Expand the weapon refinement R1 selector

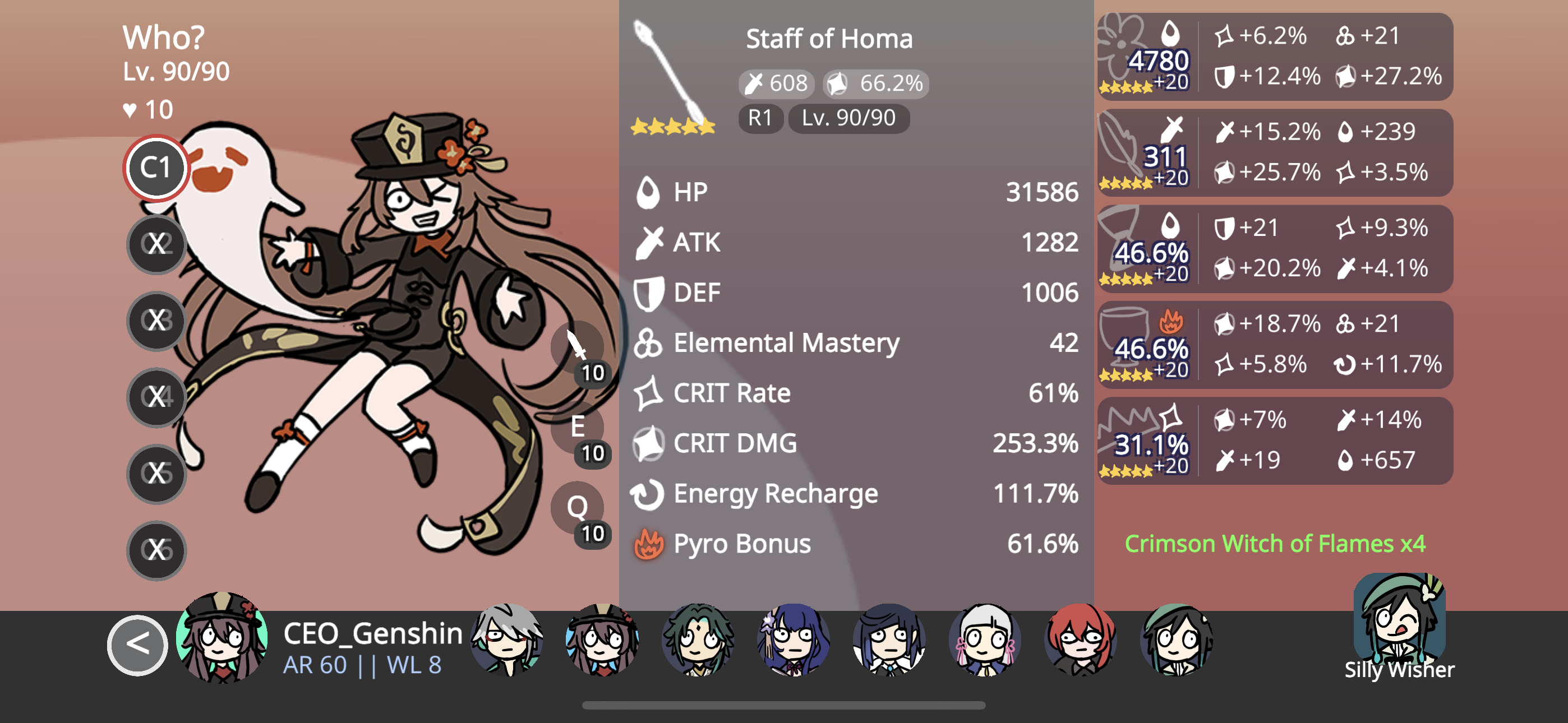(x=762, y=119)
